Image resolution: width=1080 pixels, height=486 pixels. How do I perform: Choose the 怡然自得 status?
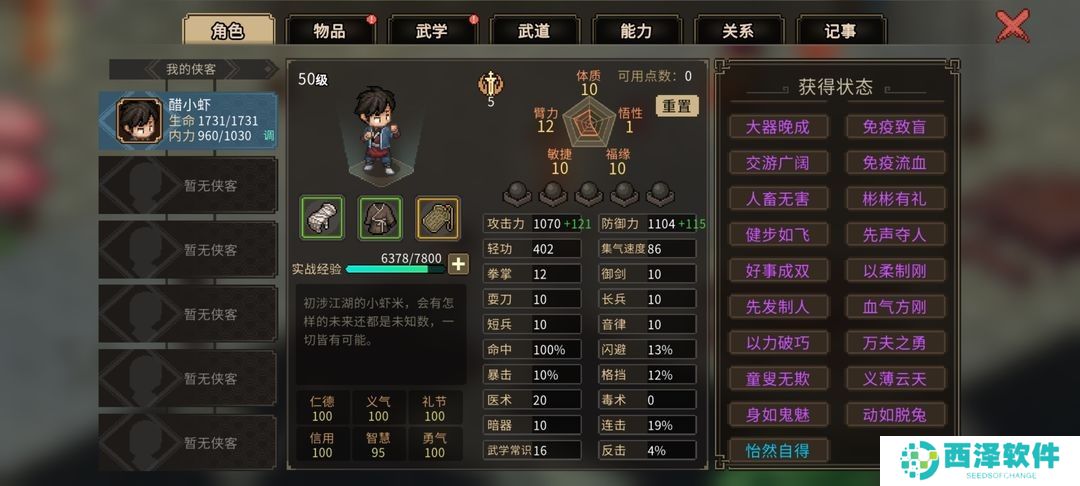pos(777,451)
